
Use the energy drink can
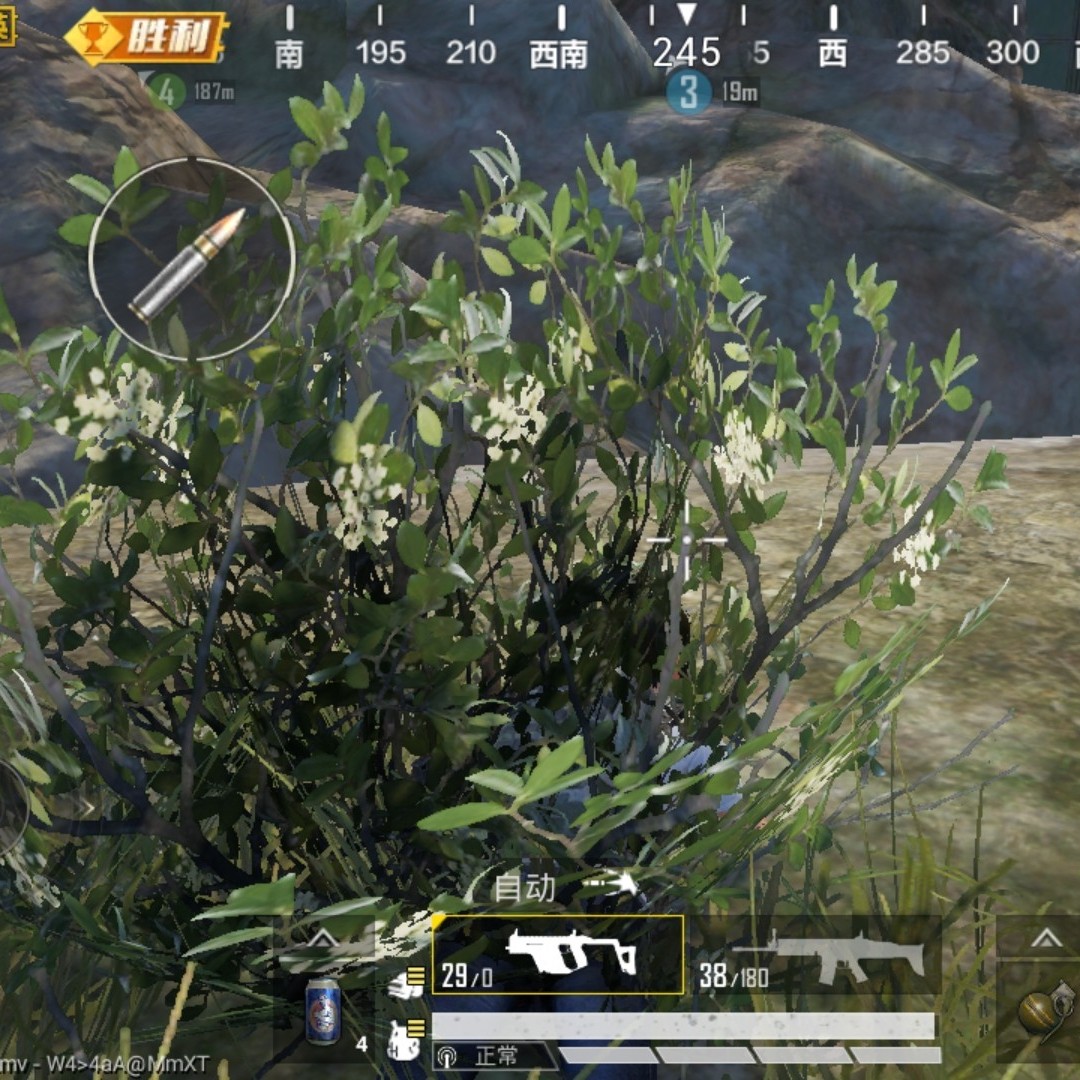coord(322,1011)
